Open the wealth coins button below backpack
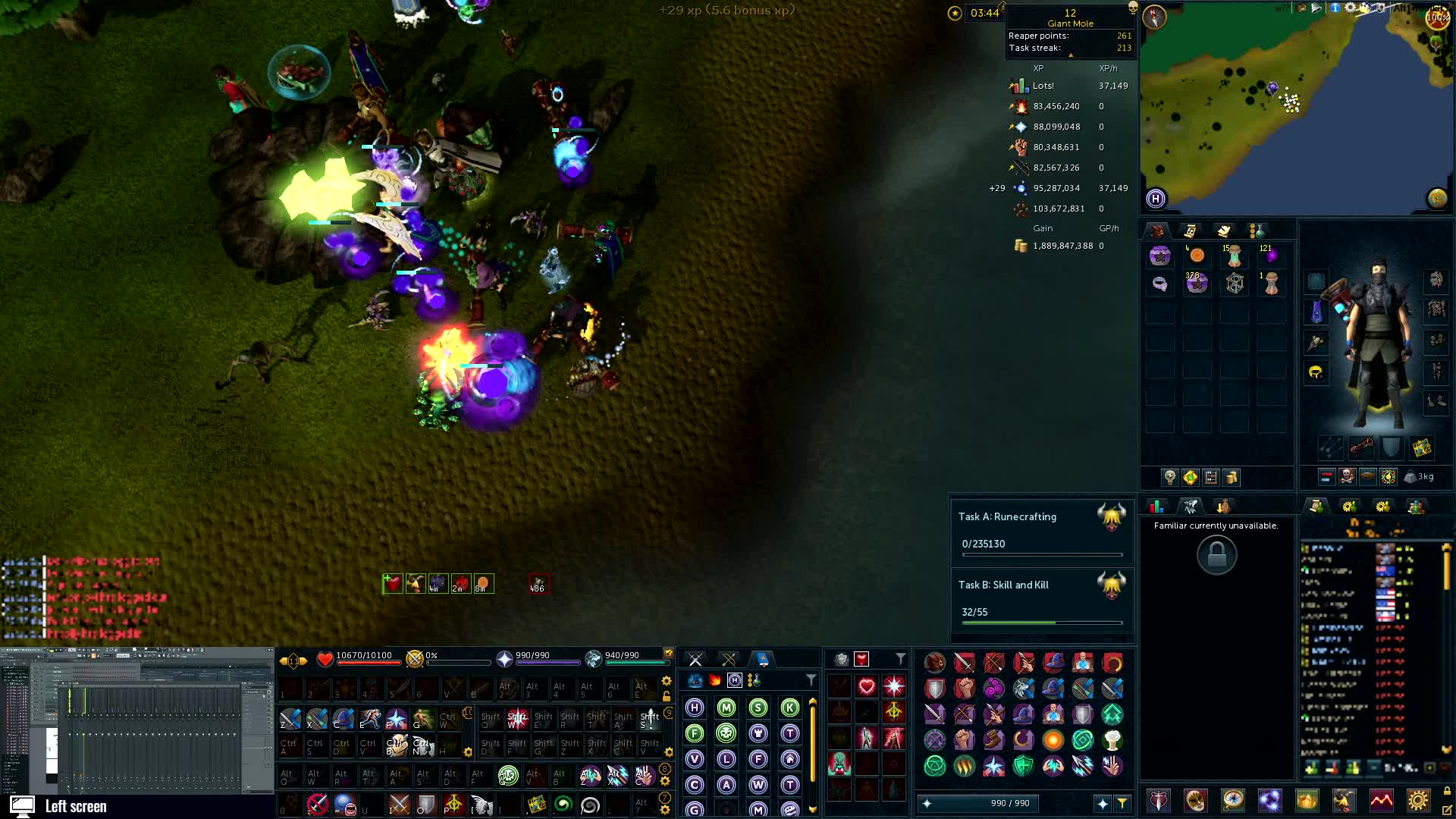Viewport: 1456px width, 819px height. [x=1231, y=477]
